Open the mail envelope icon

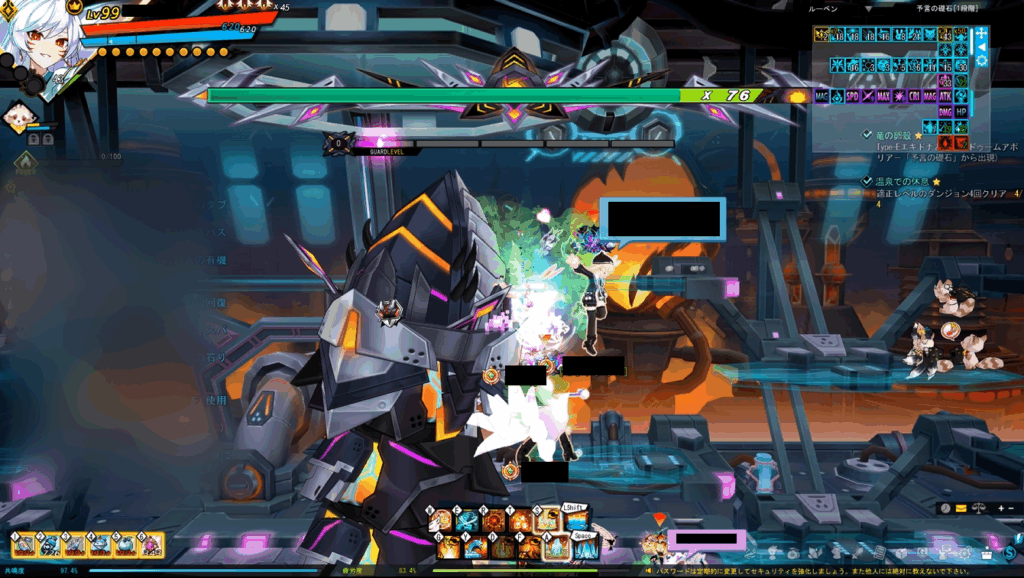click(x=961, y=509)
